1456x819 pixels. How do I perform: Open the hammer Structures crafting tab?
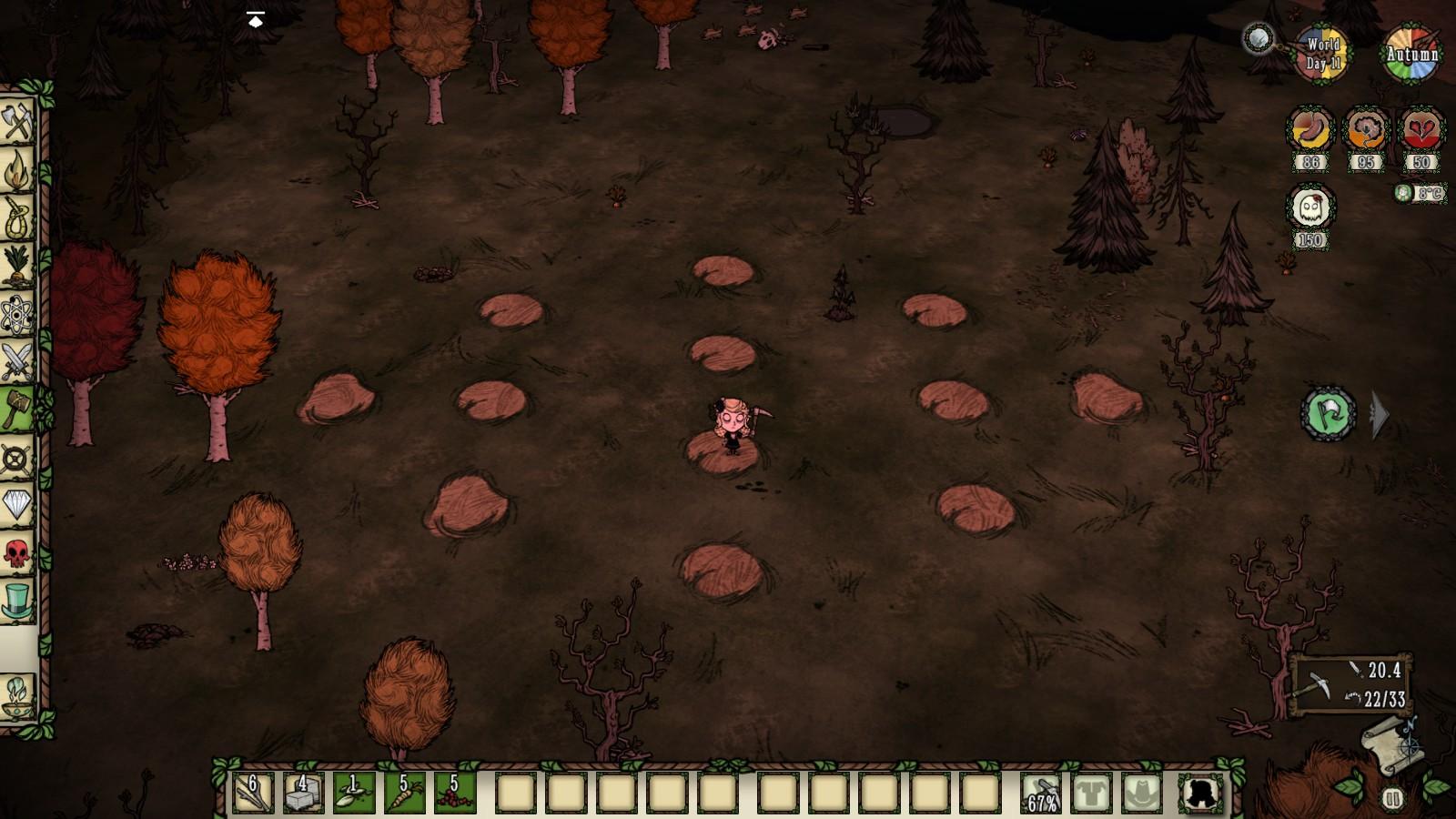click(x=17, y=409)
